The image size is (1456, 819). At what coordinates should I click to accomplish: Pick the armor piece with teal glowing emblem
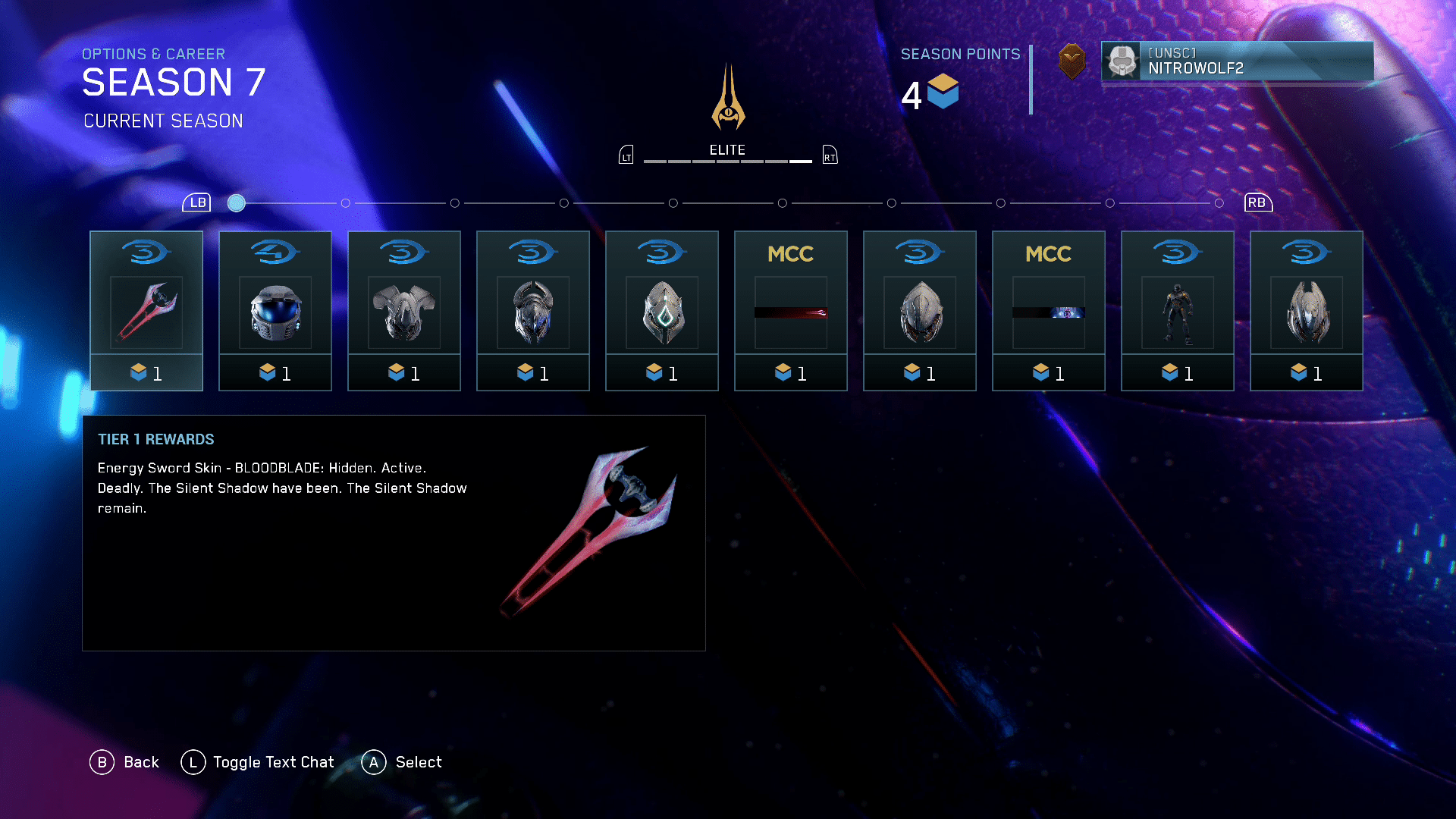tap(662, 311)
